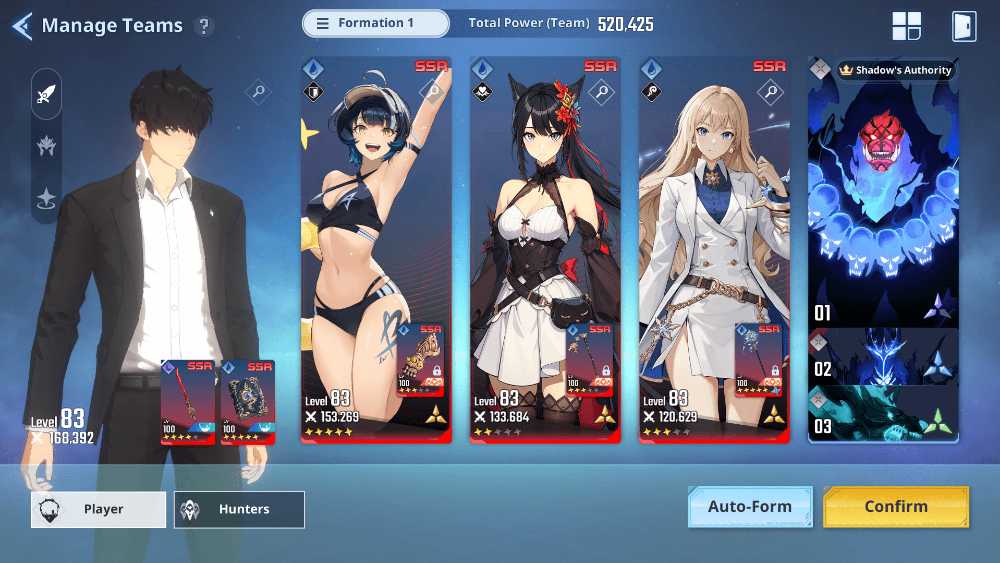Switch to the Hunters tab
The height and width of the screenshot is (563, 1000).
point(239,509)
